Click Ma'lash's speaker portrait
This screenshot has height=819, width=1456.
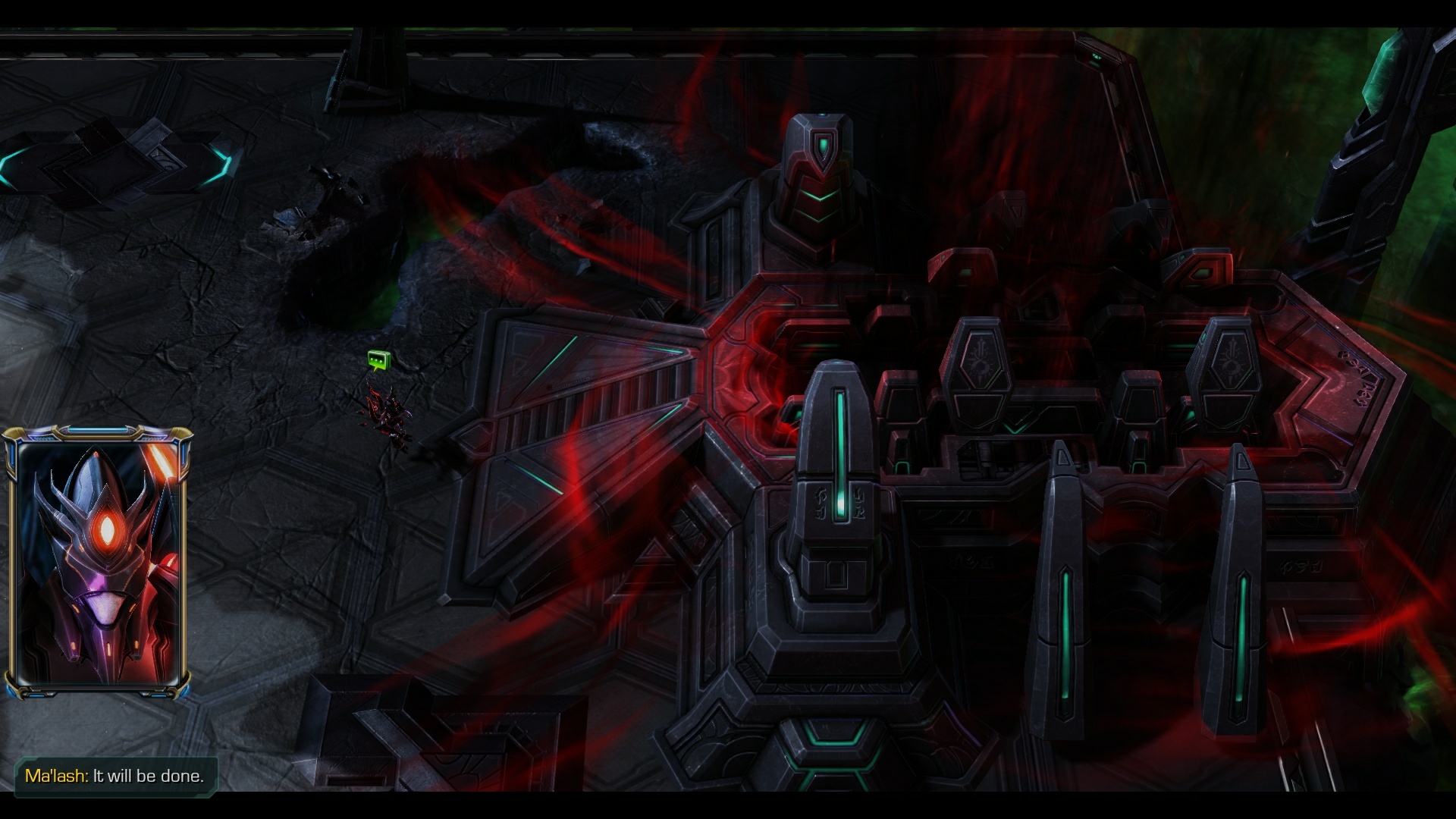[97, 562]
